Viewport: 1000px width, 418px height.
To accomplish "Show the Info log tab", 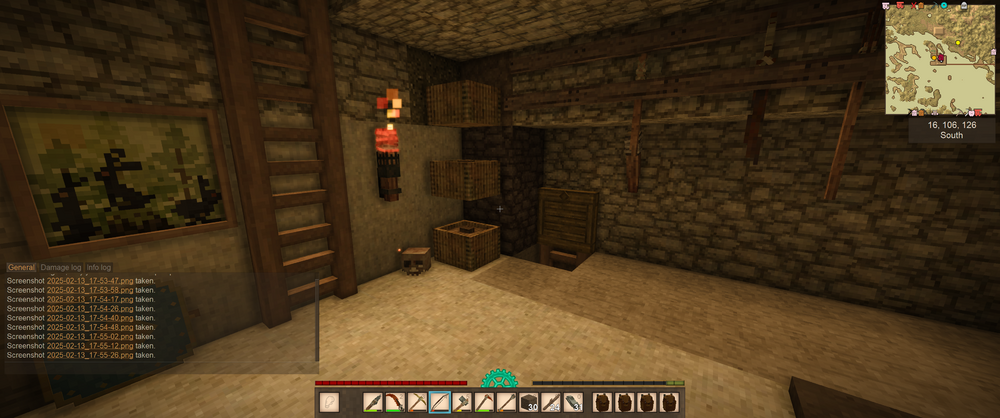I will (99, 268).
